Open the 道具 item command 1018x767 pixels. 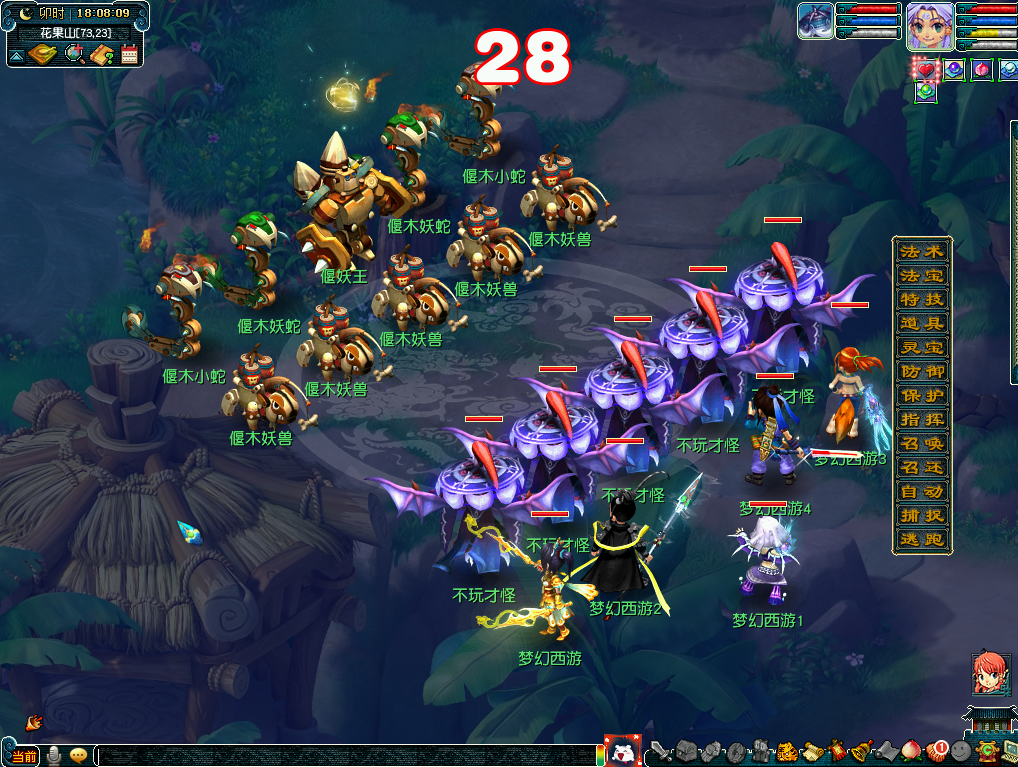point(921,323)
